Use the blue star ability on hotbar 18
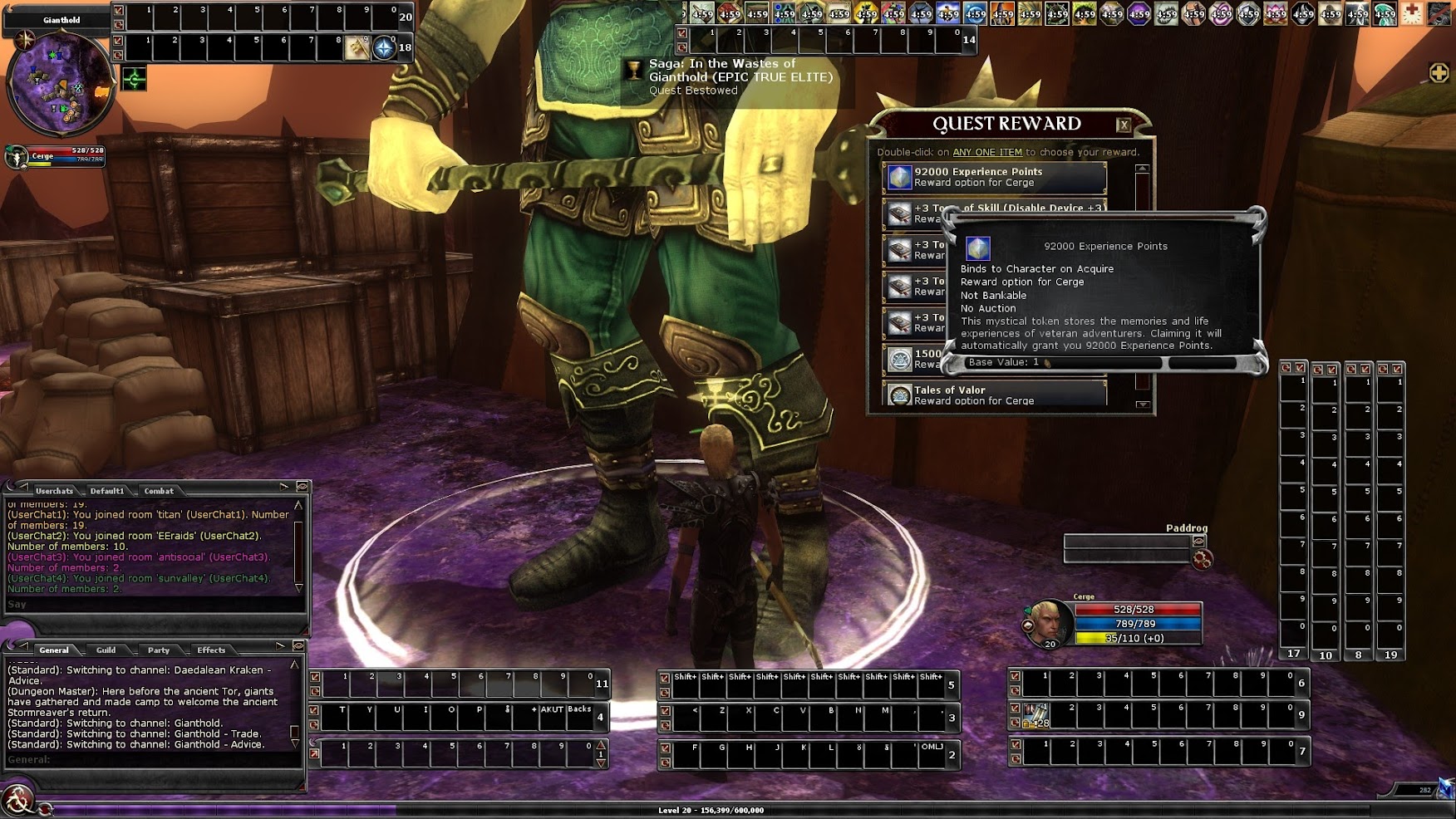The width and height of the screenshot is (1456, 819). 383,48
